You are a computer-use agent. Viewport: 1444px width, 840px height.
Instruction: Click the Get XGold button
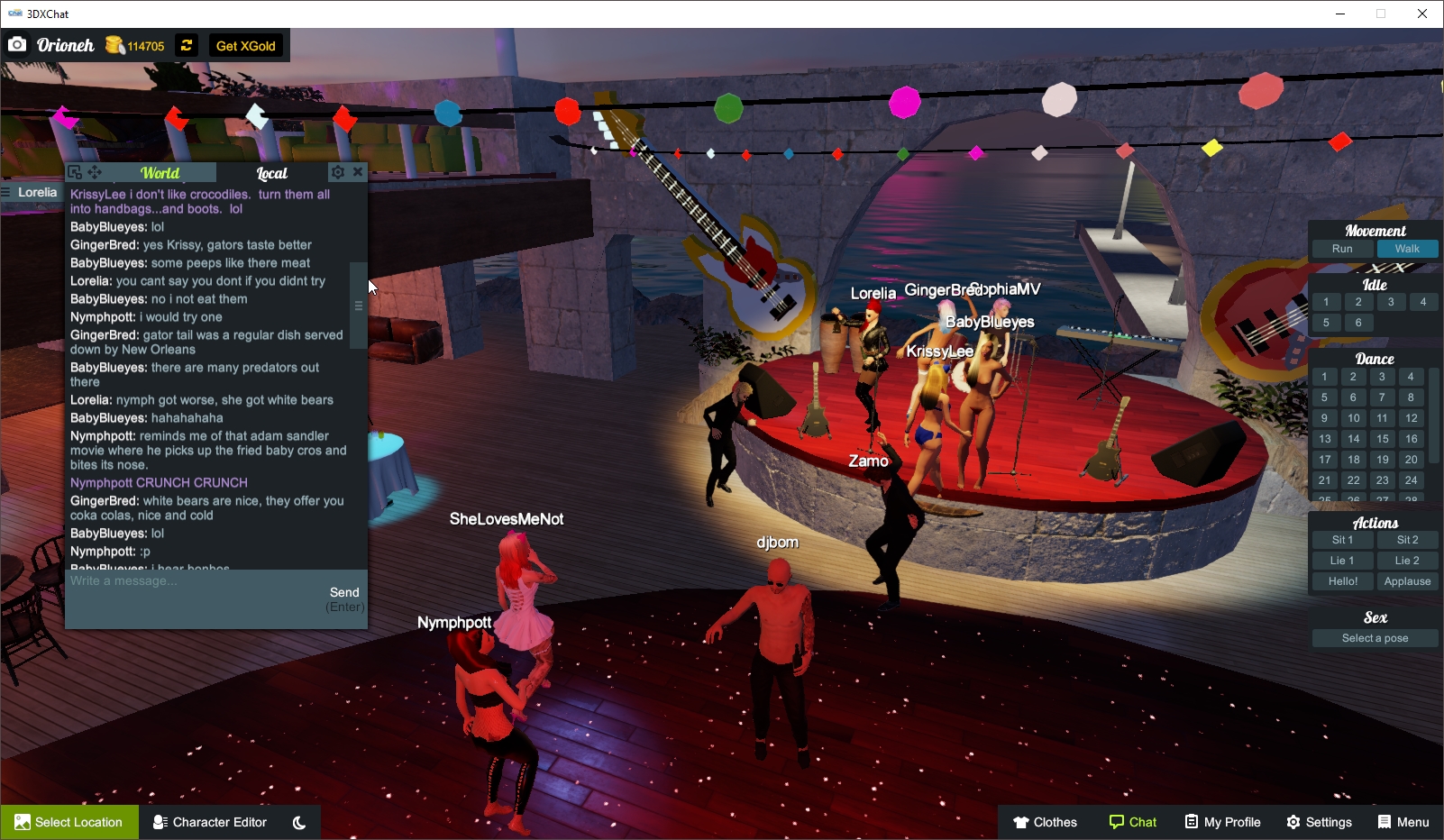[x=246, y=45]
